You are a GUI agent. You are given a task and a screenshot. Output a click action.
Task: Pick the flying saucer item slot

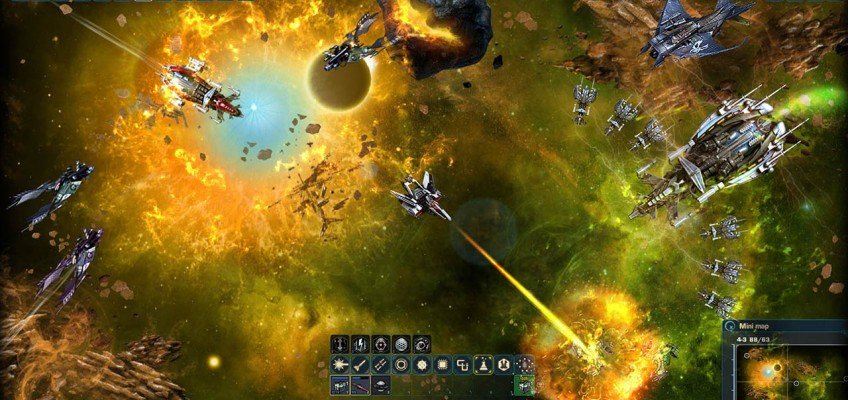coord(381,385)
